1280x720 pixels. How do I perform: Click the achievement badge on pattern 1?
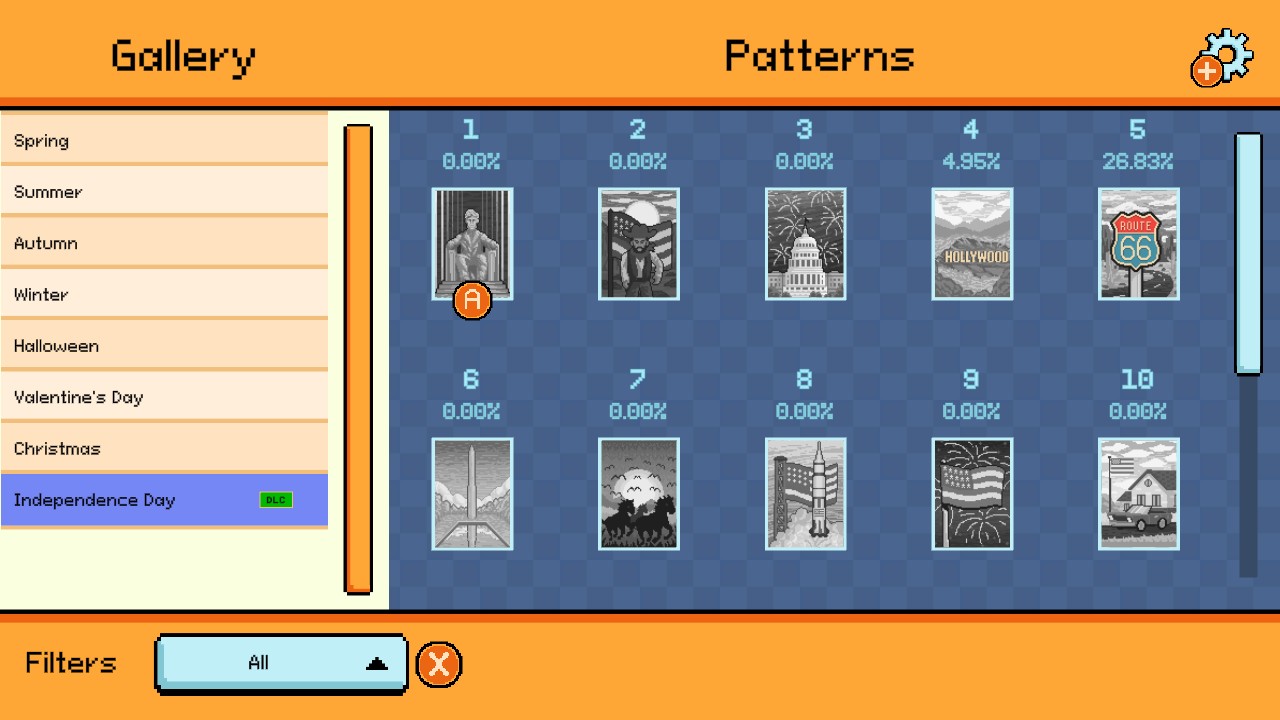(470, 301)
